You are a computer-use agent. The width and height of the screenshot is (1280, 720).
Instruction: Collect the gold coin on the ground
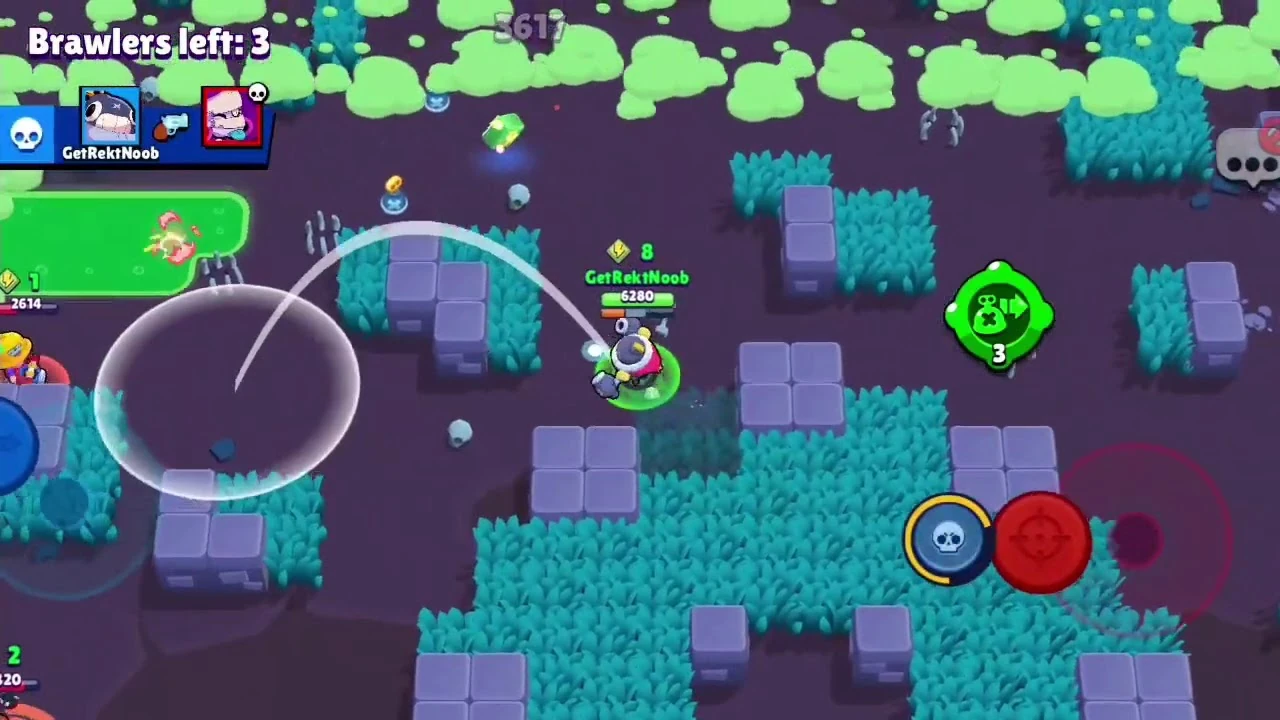click(x=393, y=182)
